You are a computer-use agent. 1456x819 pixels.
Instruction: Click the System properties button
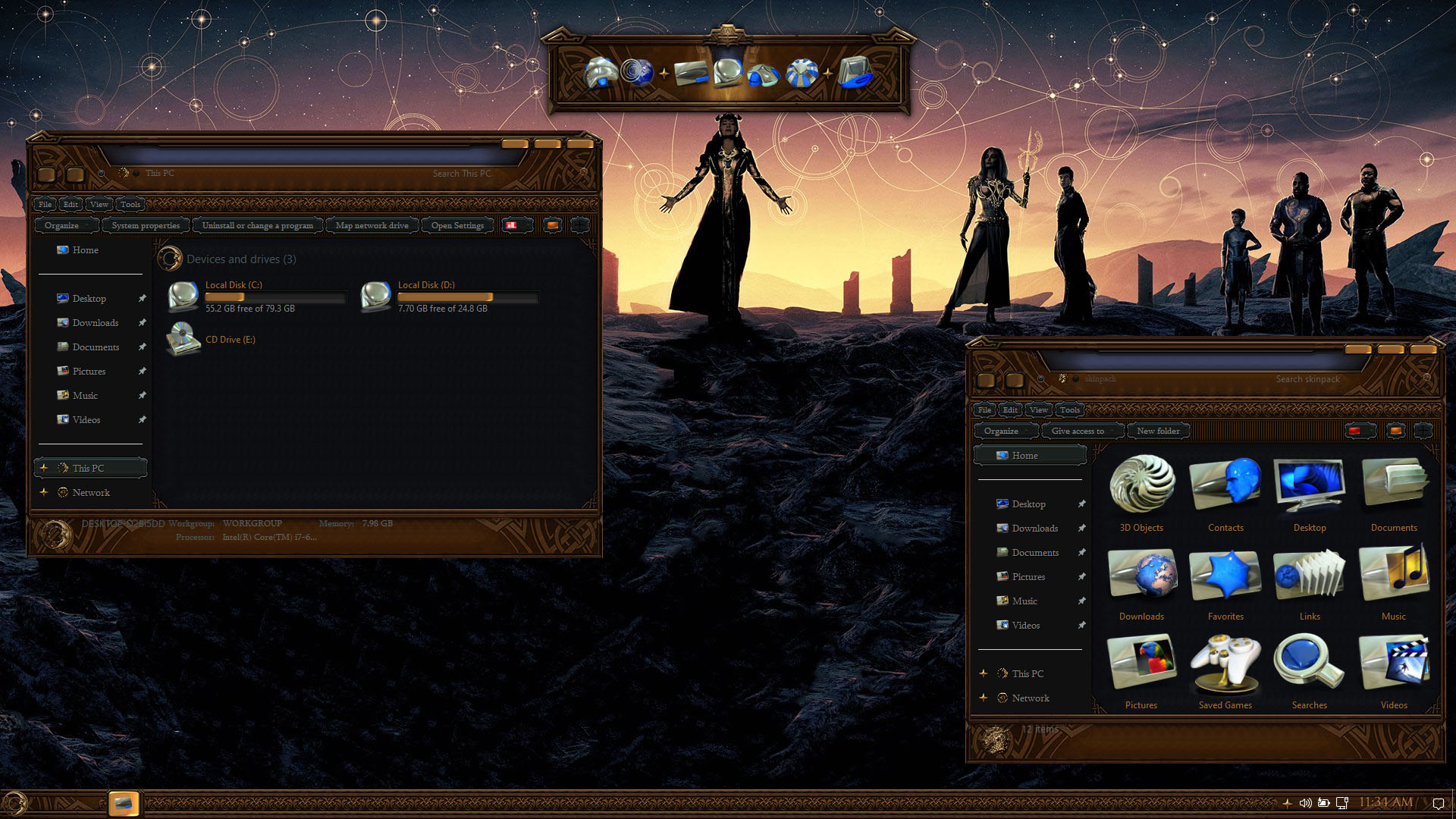(146, 225)
